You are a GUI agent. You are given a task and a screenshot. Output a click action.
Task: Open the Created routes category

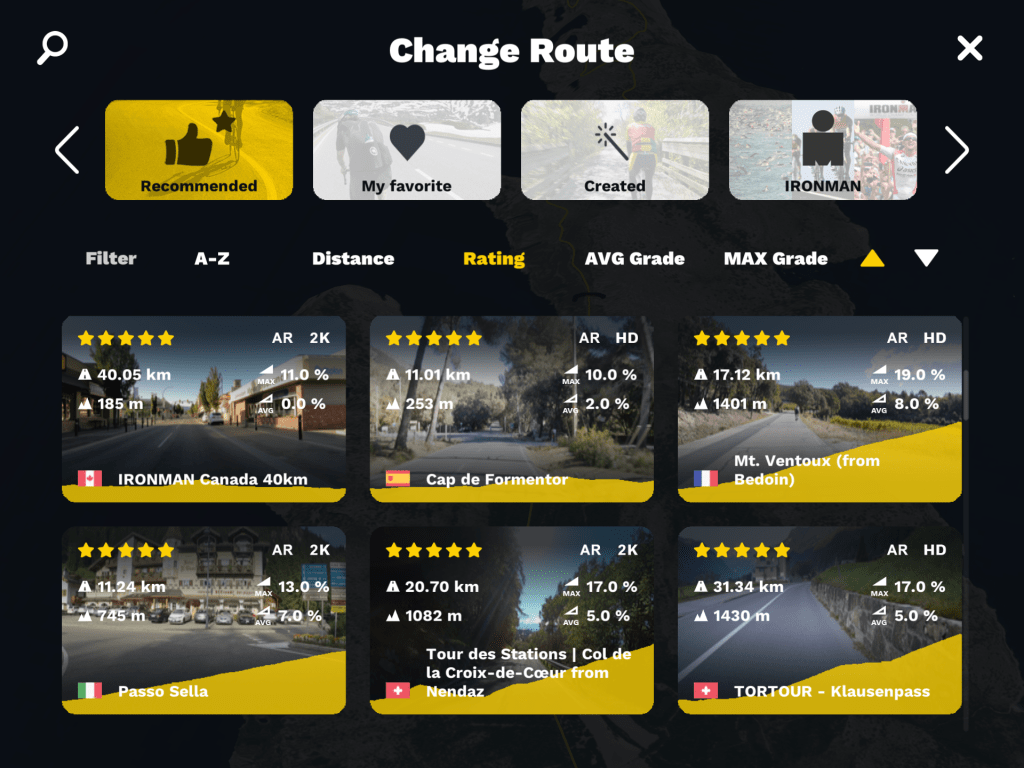[615, 150]
